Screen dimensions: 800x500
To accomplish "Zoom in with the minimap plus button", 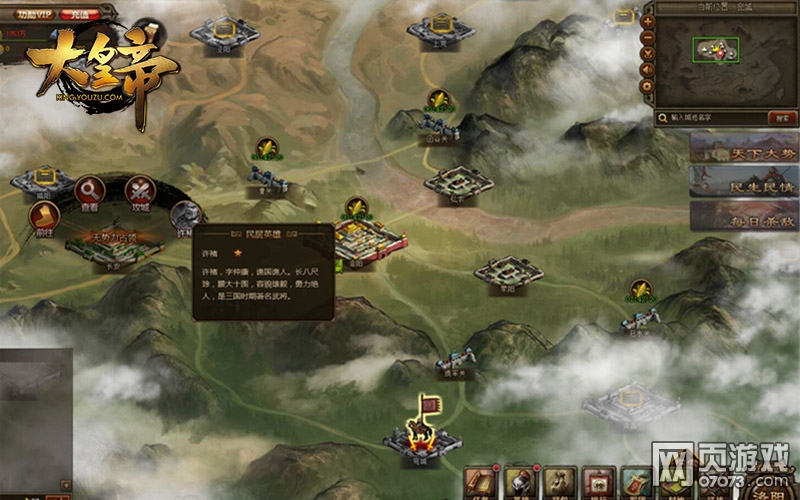I will (x=648, y=20).
